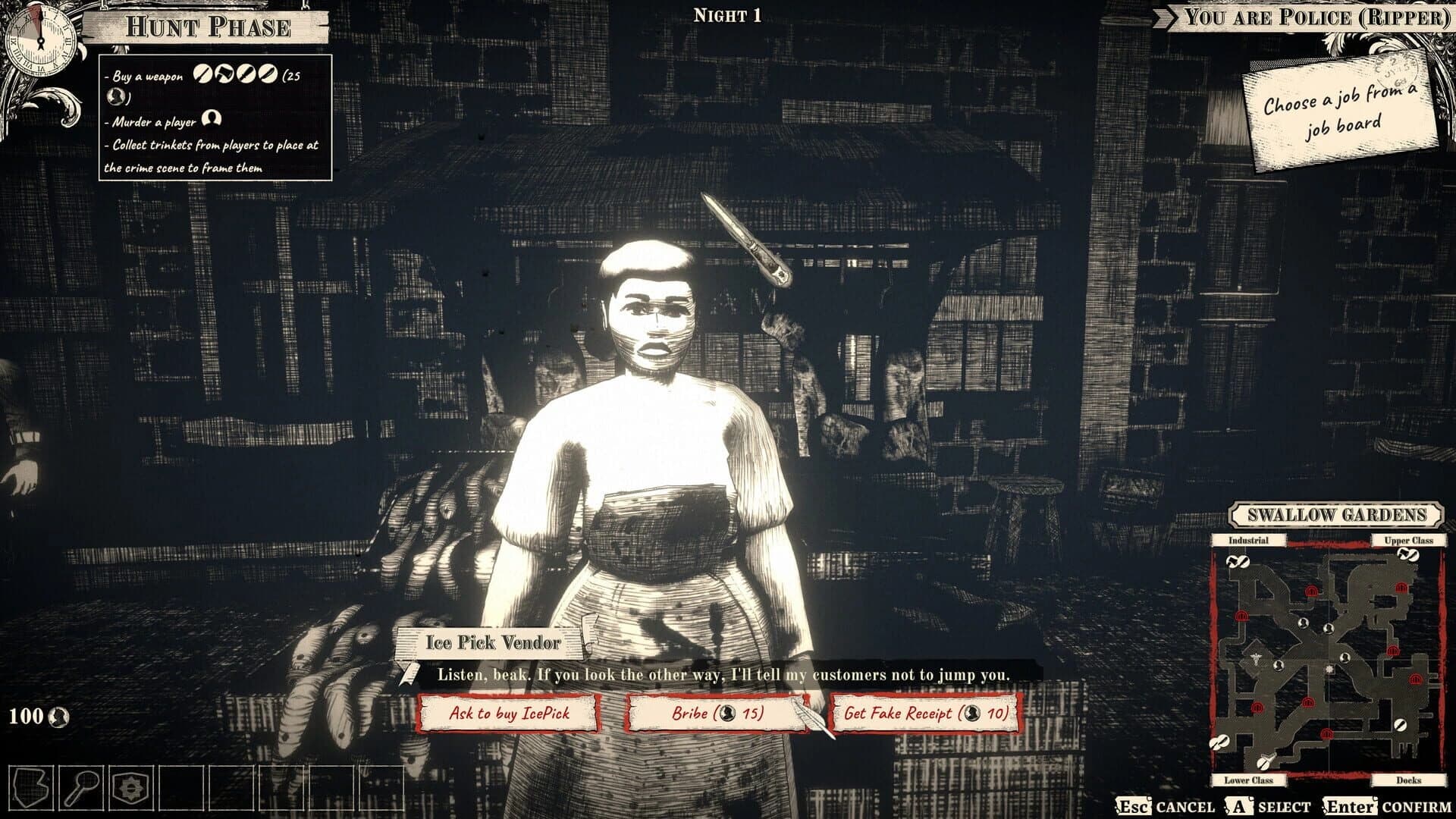The width and height of the screenshot is (1456, 819).
Task: Click the red gate marker in Upper Class area
Action: tap(1401, 587)
